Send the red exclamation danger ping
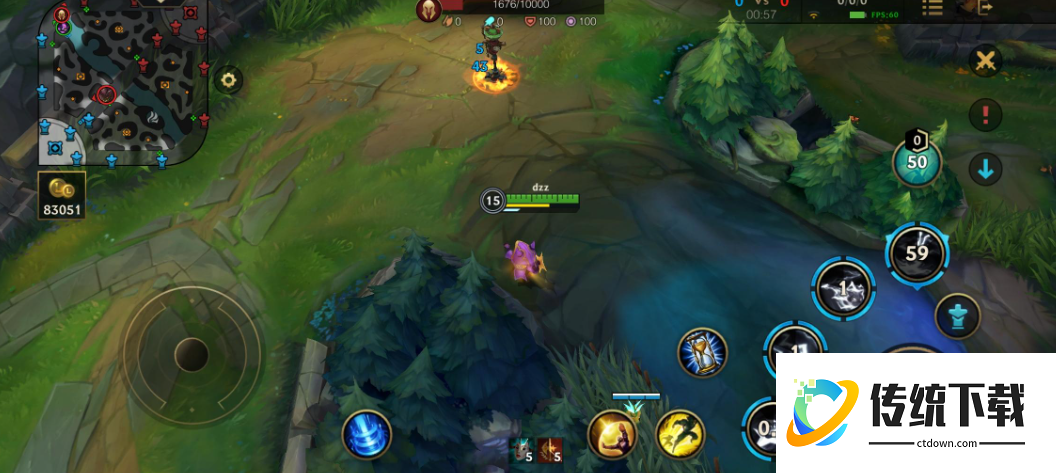This screenshot has width=1056, height=473. 986,115
